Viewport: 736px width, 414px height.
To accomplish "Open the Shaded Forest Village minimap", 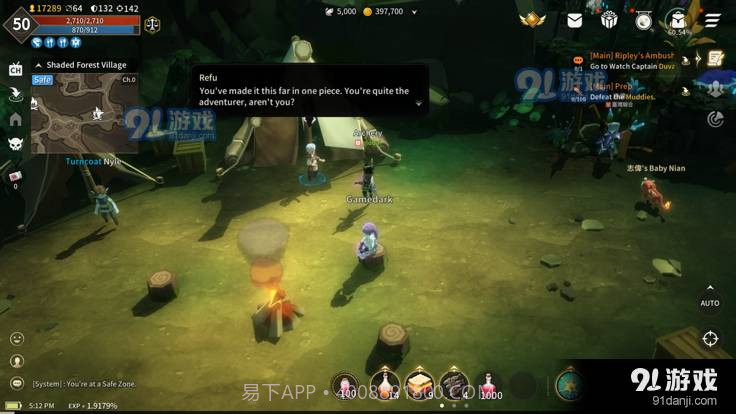I will 84,112.
